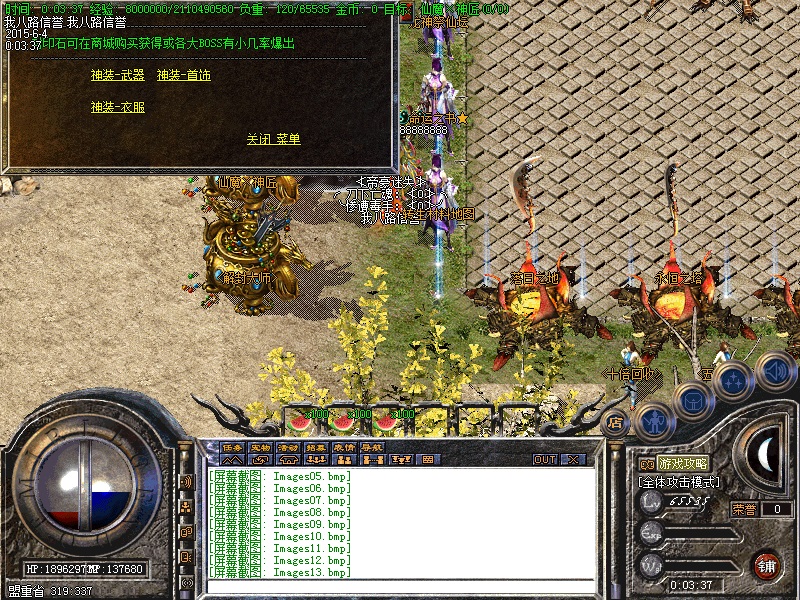
Task: Switch to the 导航 tab
Action: (372, 447)
